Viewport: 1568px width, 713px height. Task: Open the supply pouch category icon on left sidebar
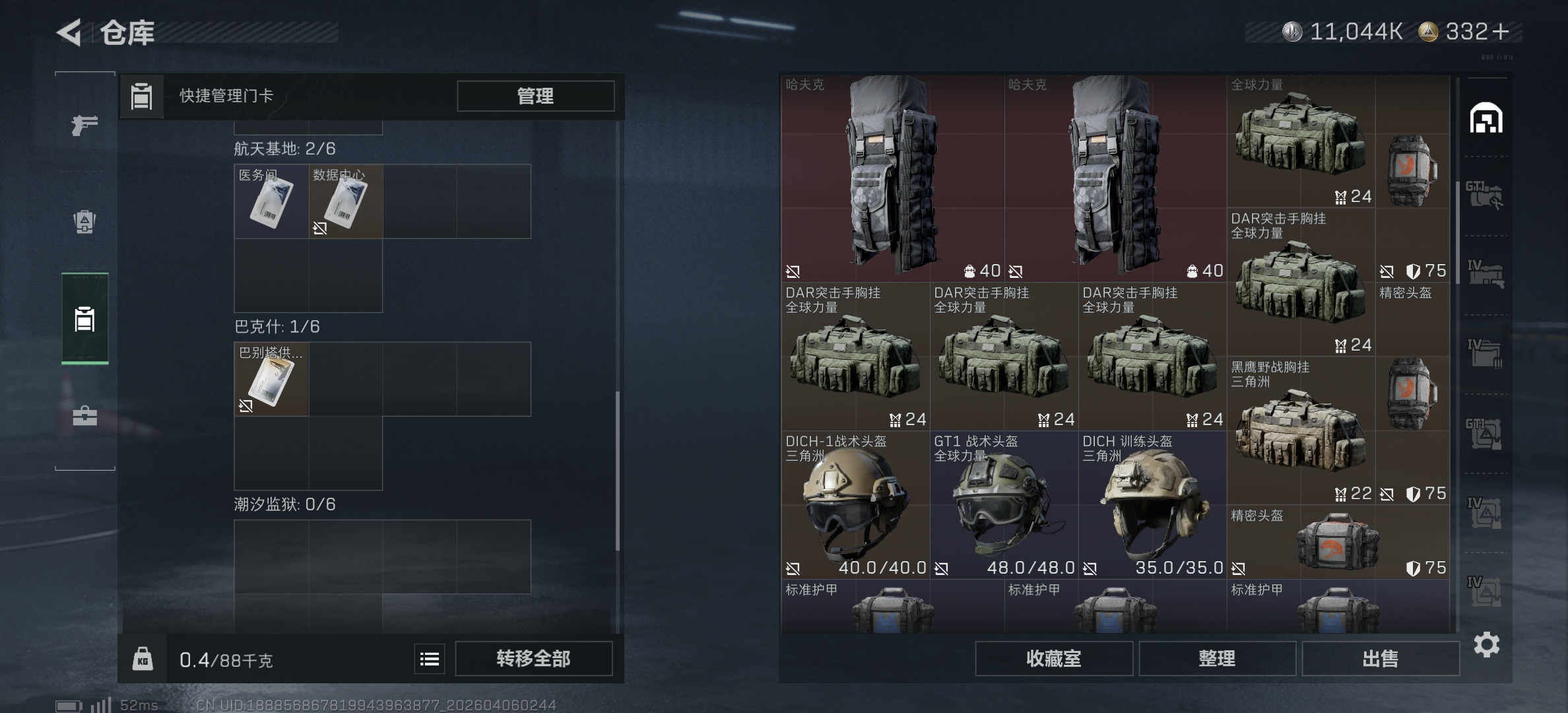84,222
